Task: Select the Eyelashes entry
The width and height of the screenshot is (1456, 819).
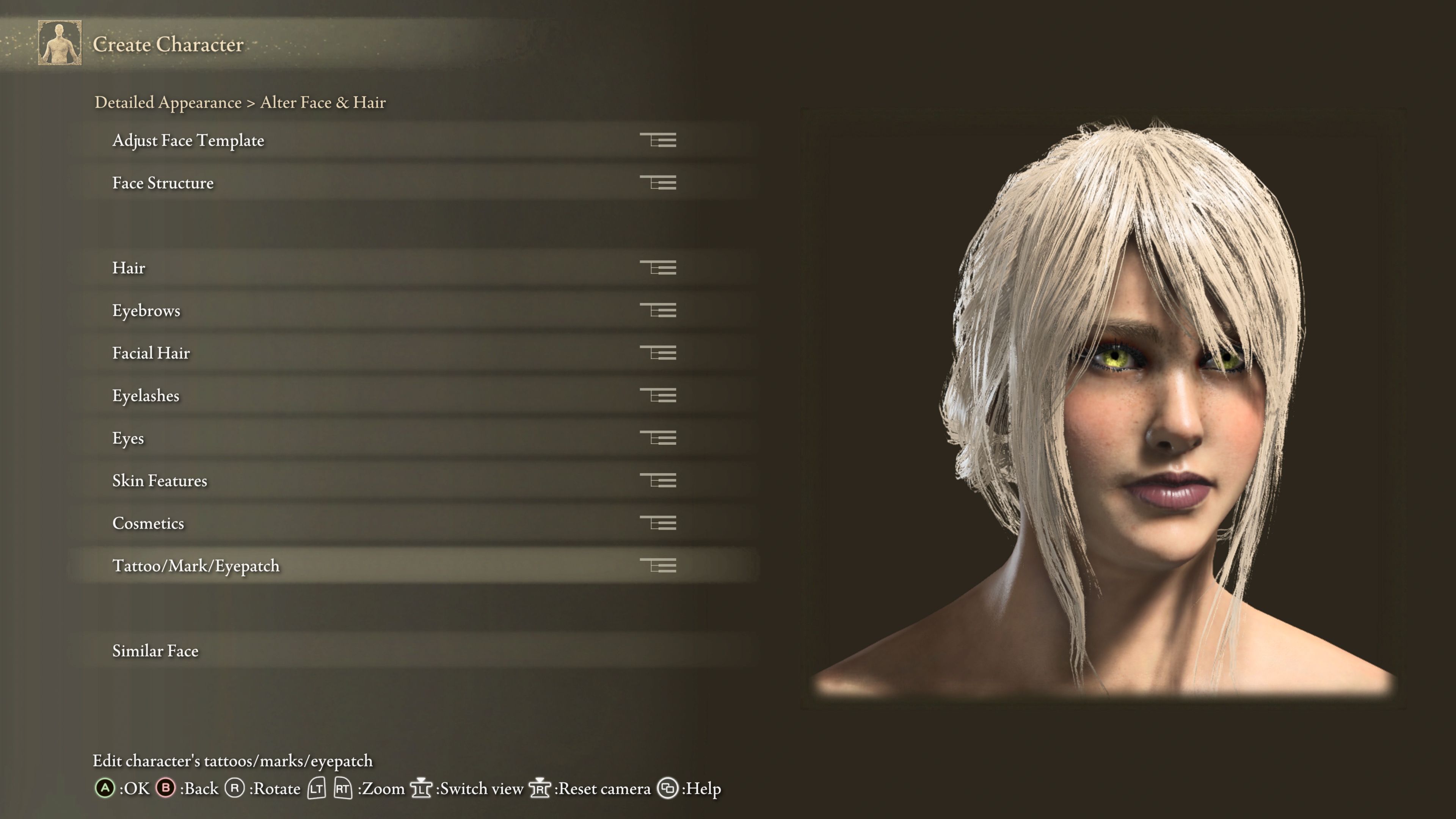Action: [146, 395]
